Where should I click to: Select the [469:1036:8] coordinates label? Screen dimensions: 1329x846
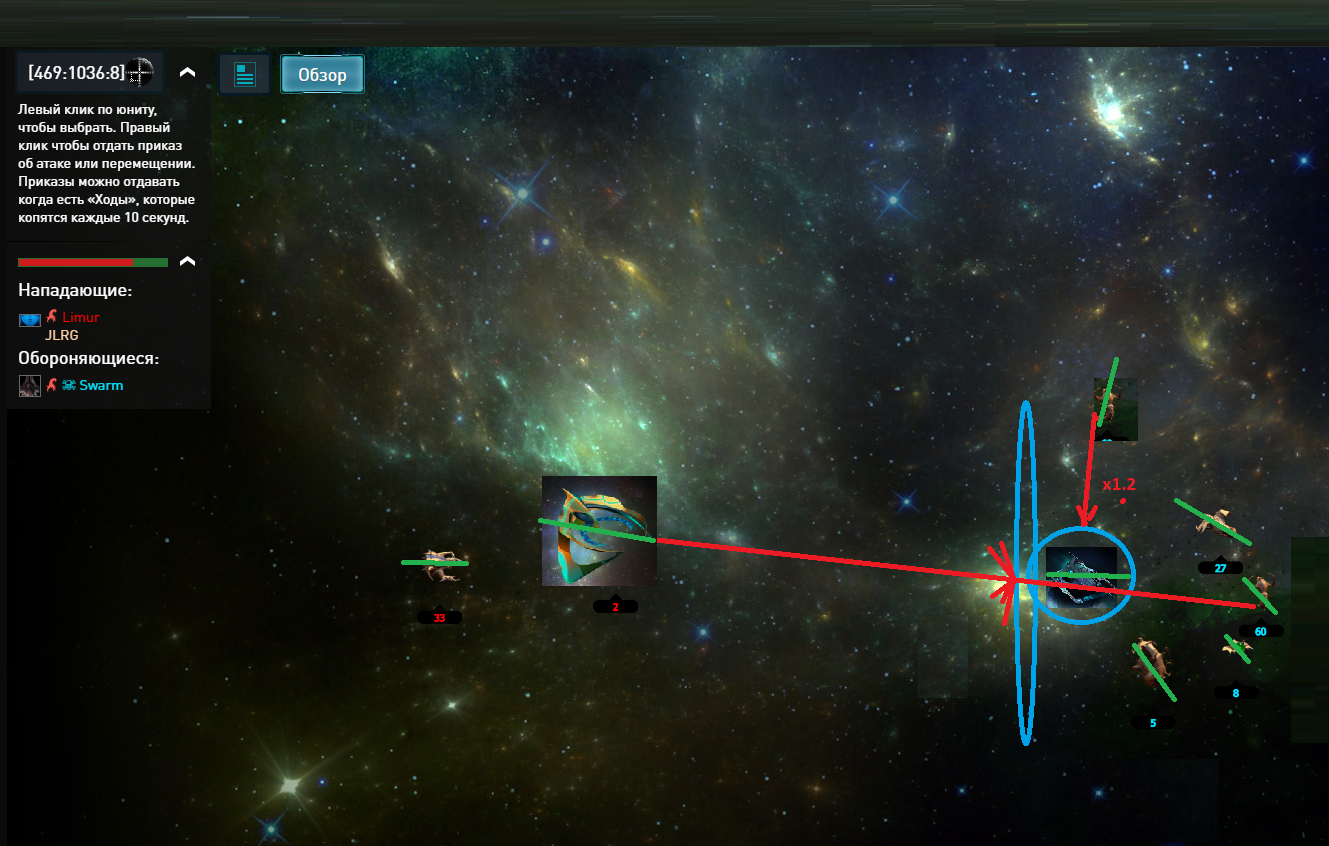[x=77, y=72]
